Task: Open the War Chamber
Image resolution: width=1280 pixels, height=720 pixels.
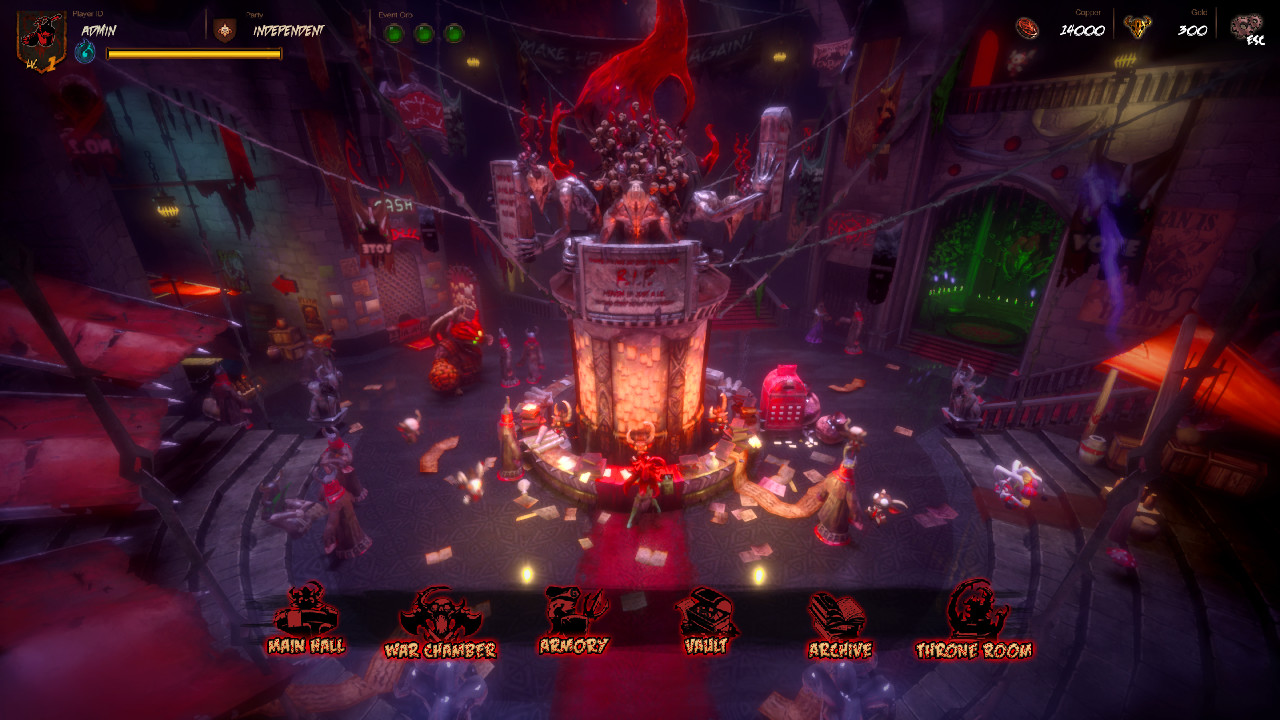Action: click(439, 623)
